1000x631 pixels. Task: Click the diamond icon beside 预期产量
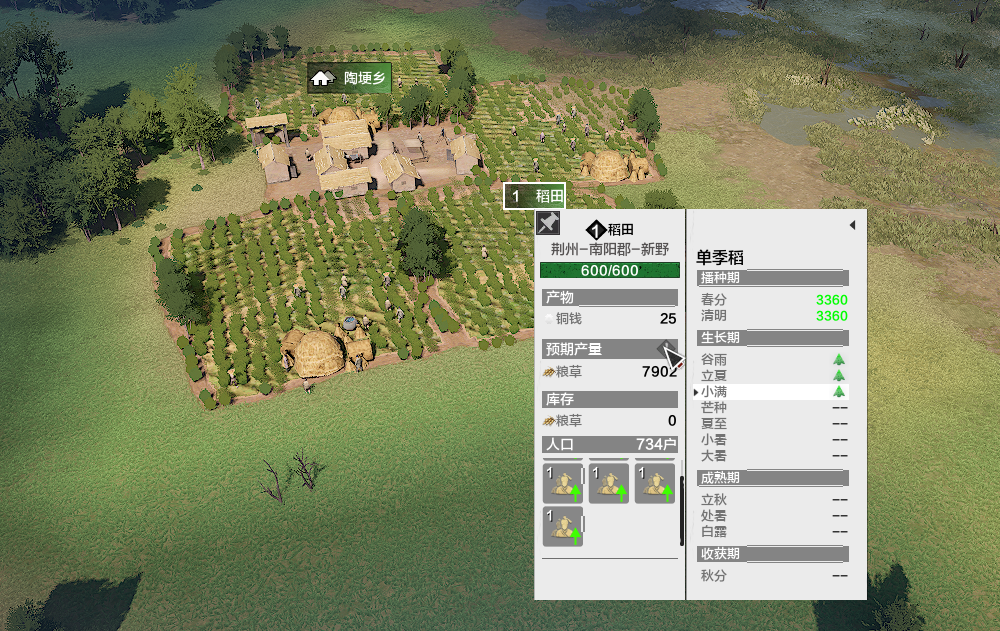coord(664,347)
